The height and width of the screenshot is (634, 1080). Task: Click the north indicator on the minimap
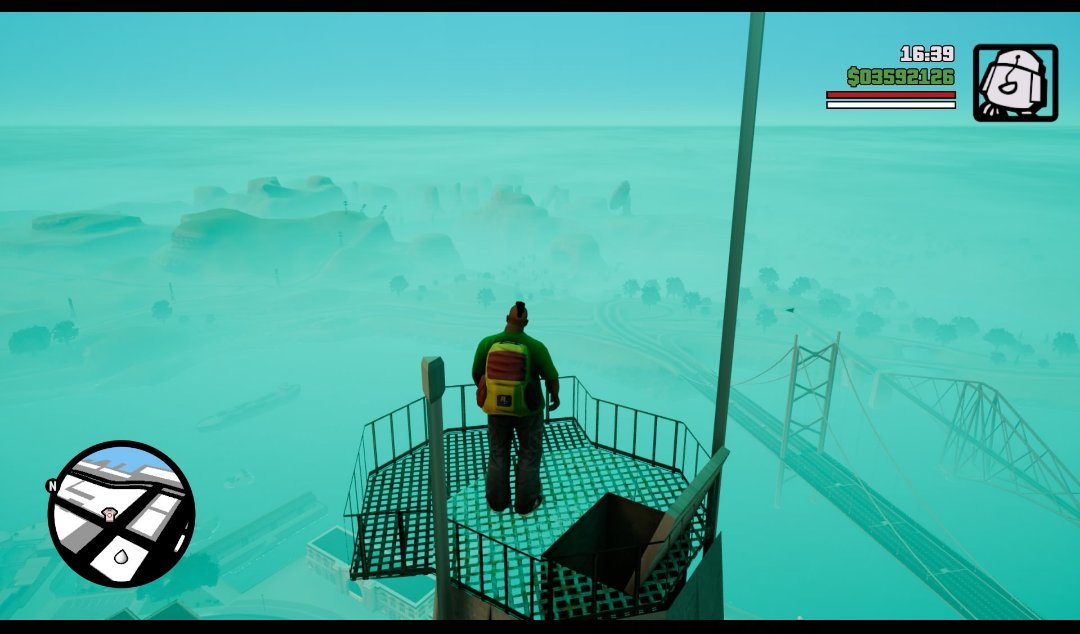tap(51, 486)
